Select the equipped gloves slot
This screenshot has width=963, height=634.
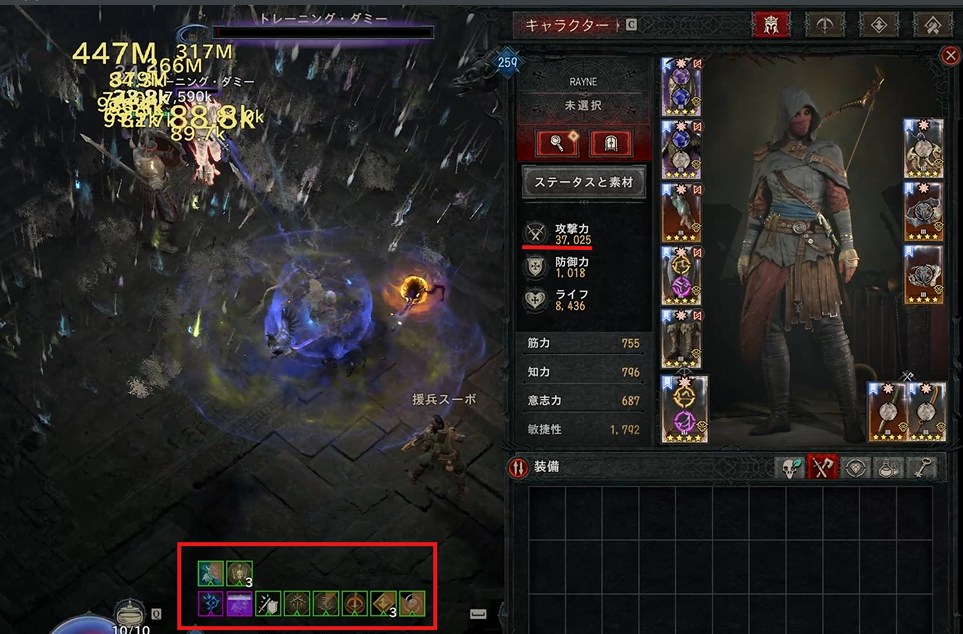[x=680, y=212]
